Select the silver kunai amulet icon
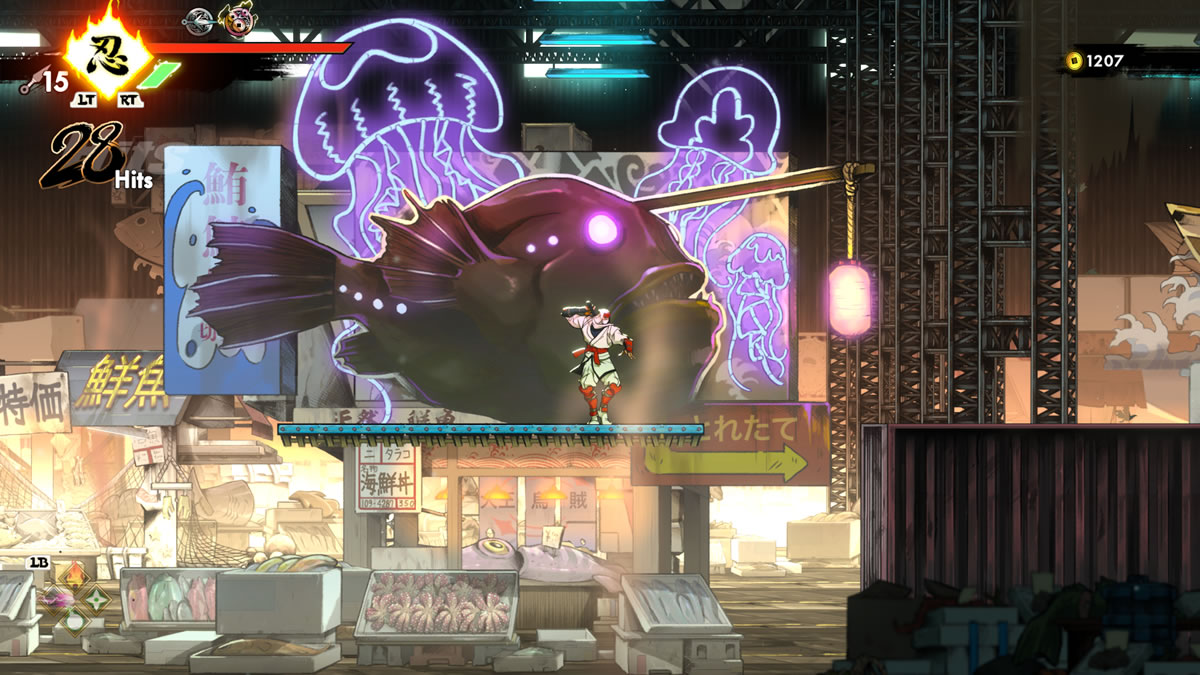 click(199, 18)
